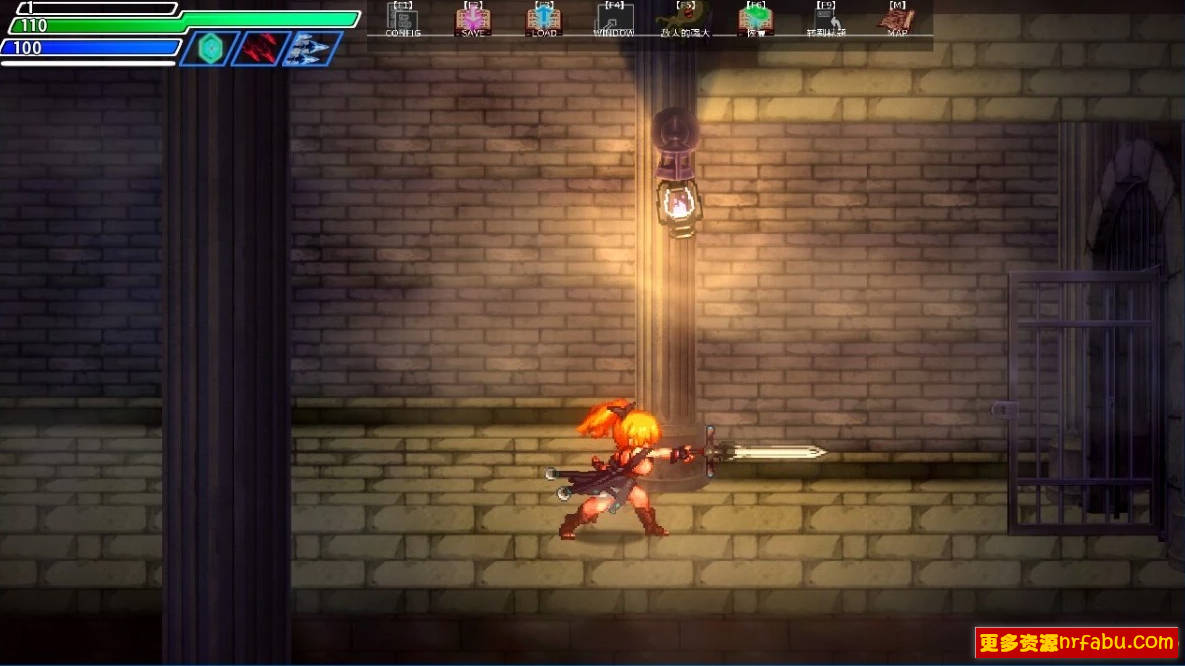1185x666 pixels.
Task: Select the green monster enemy icon
Action: click(684, 20)
